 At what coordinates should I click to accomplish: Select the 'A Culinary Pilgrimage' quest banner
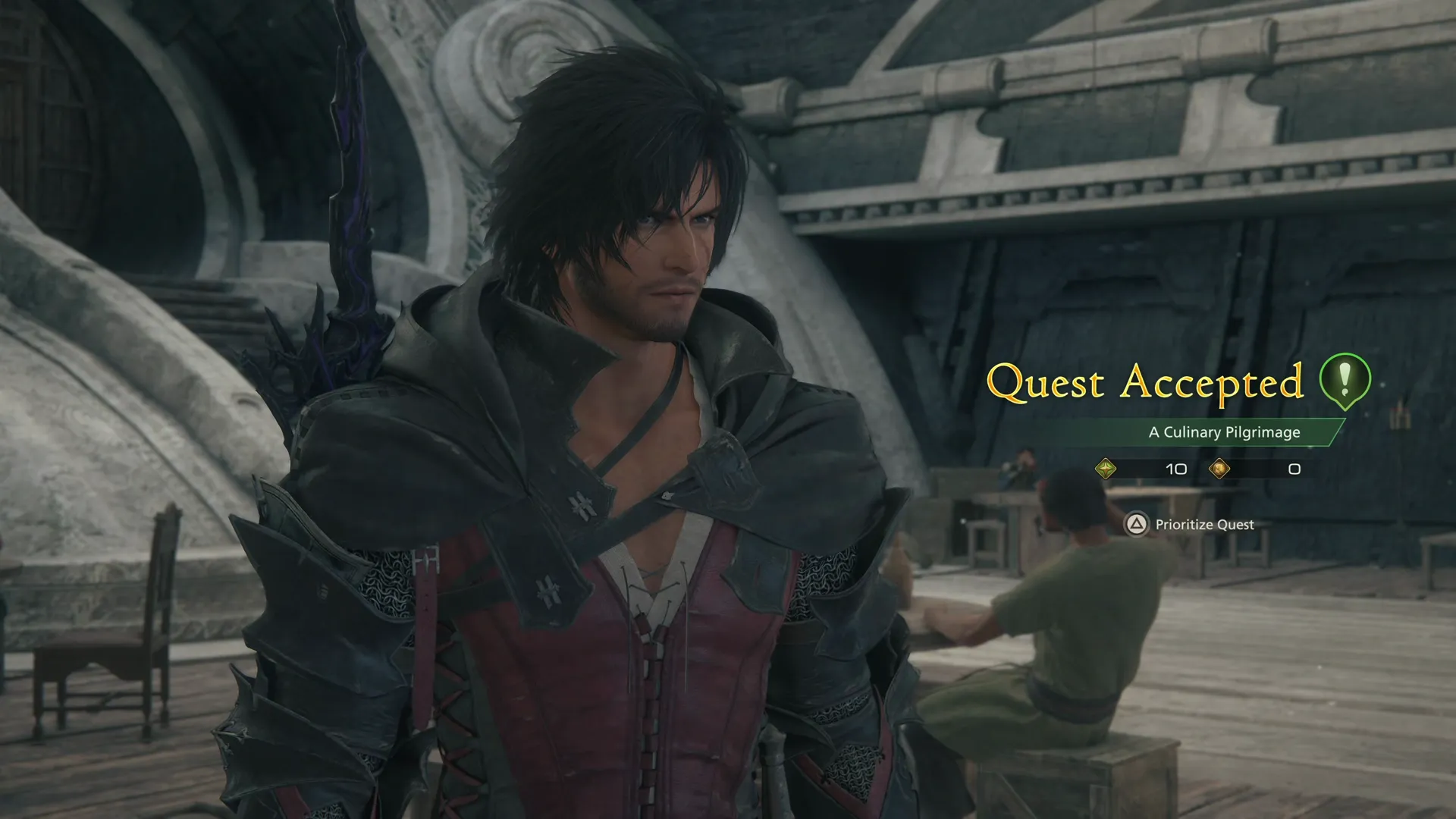coord(1223,432)
